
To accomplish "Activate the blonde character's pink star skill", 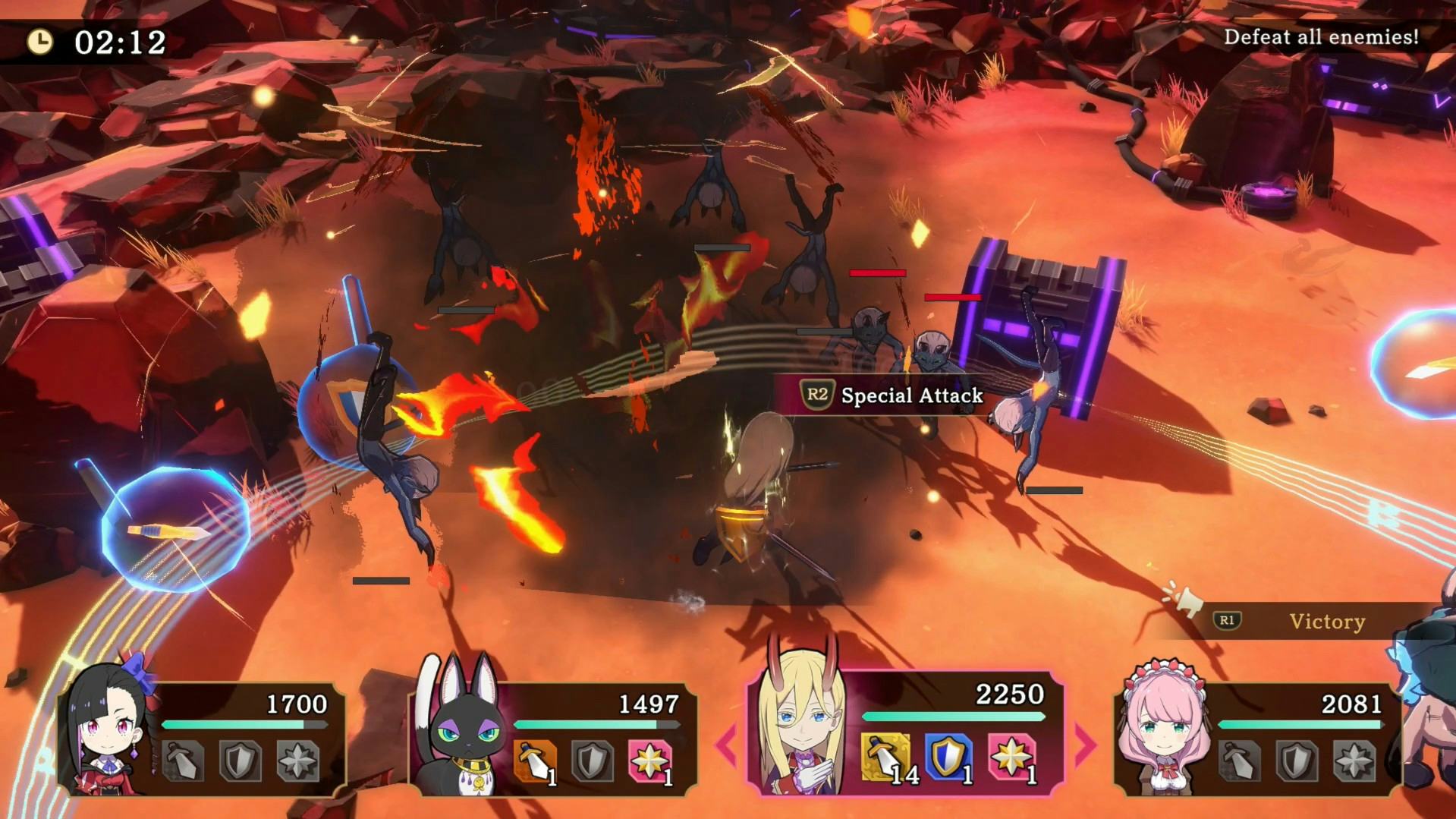I will click(1011, 758).
